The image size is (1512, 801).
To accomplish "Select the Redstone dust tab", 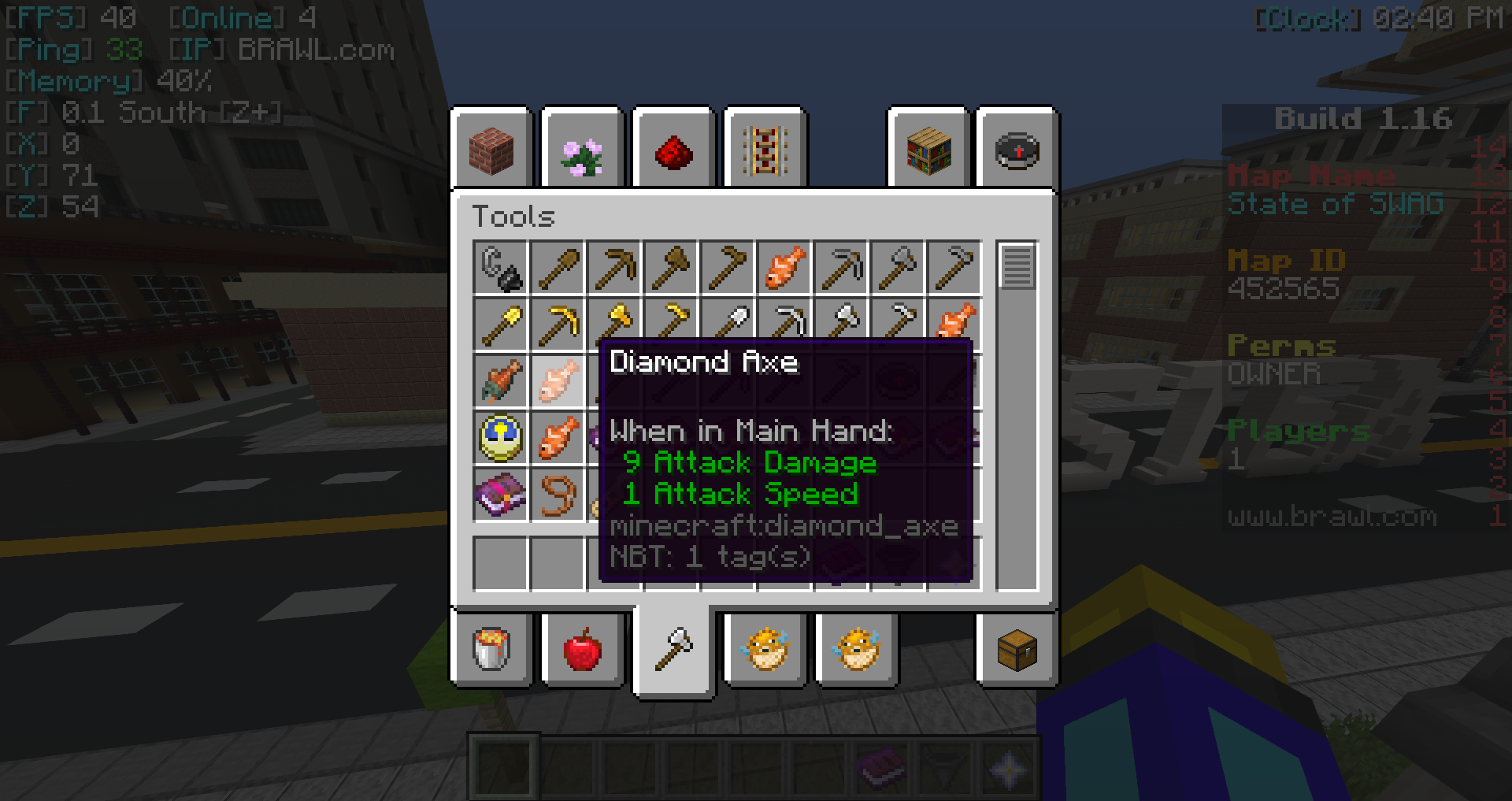I will (674, 150).
